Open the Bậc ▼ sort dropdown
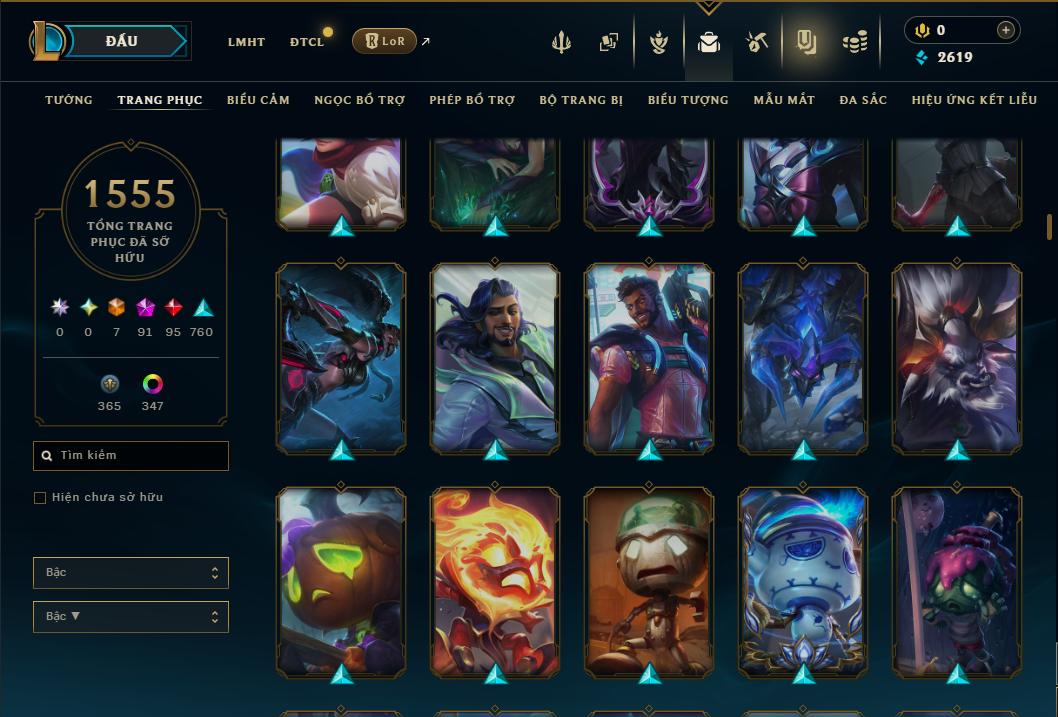 click(x=130, y=617)
